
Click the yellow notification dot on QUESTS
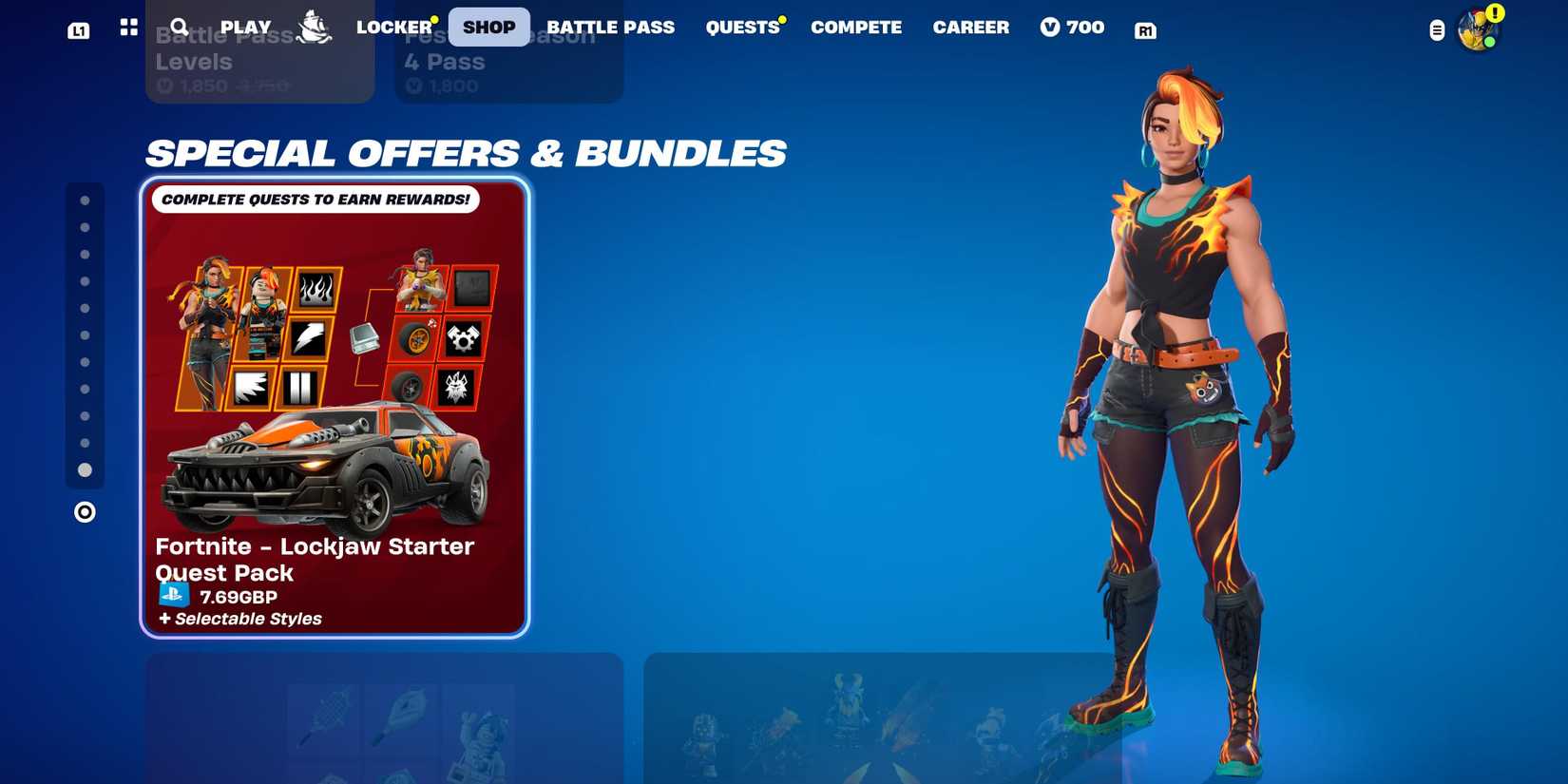tap(781, 17)
